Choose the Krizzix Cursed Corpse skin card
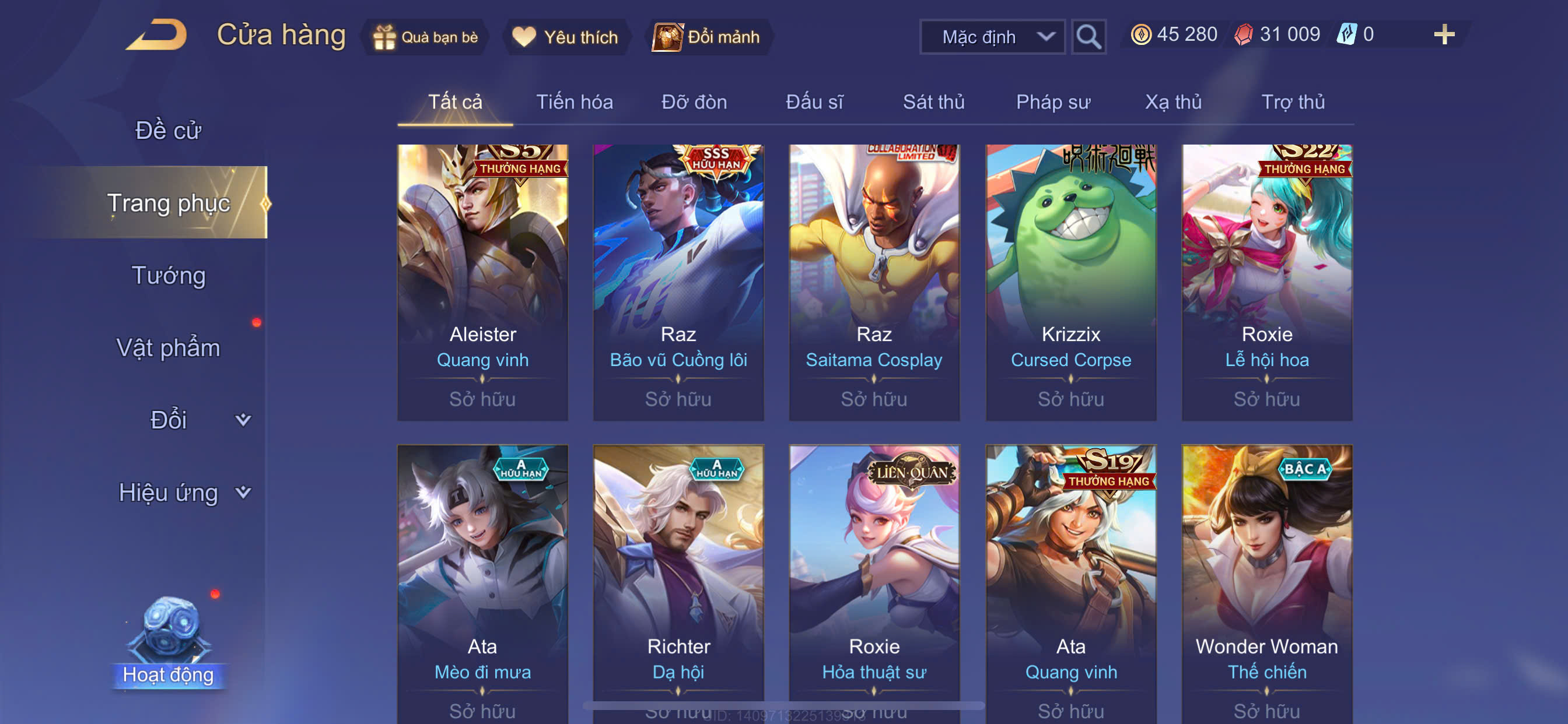 click(1070, 282)
